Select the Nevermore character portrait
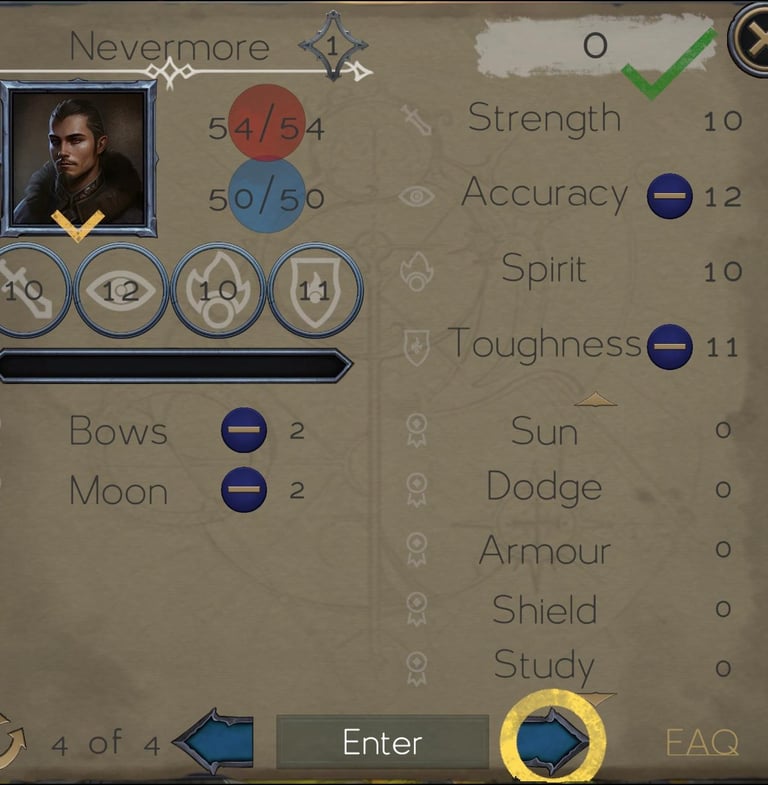 78,157
